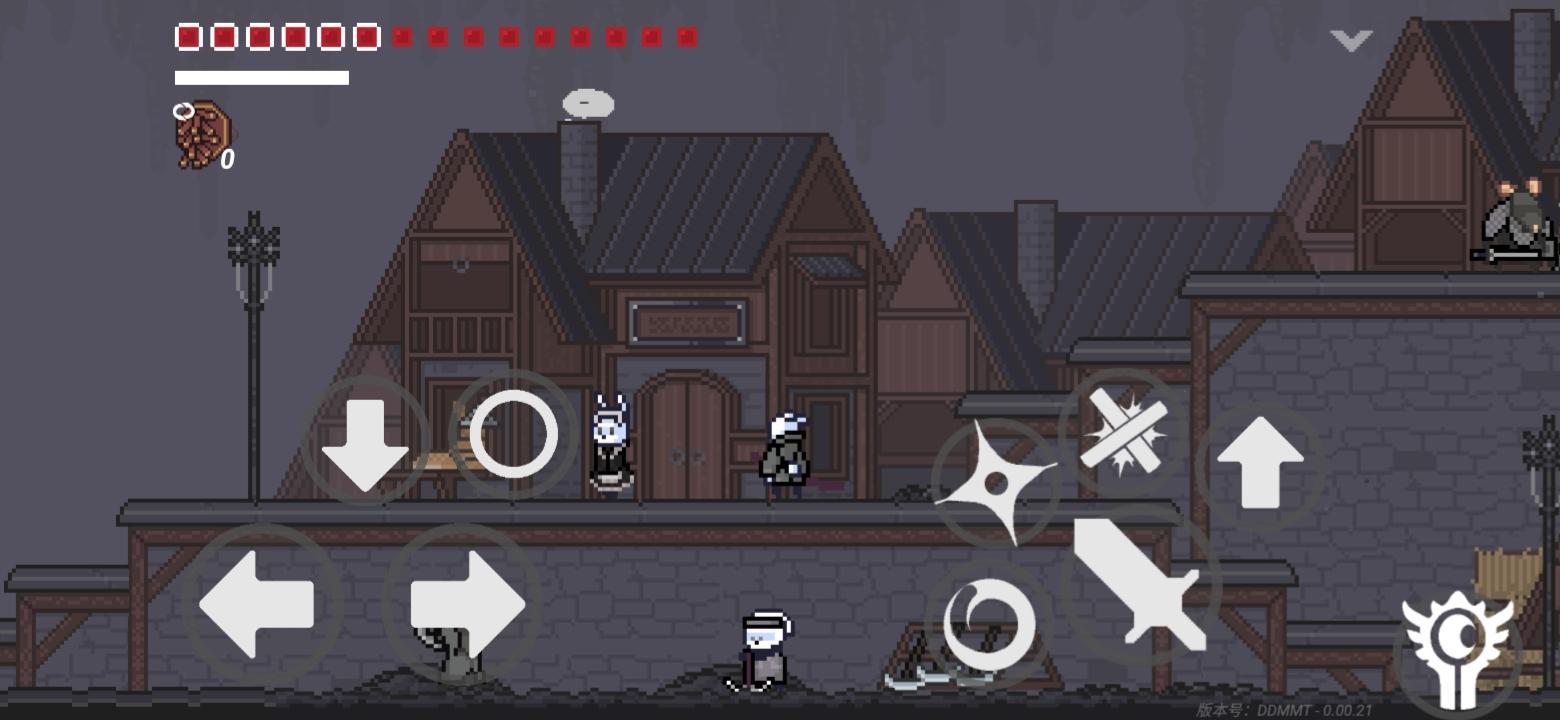Tap the white energy bar under the hearts

pyautogui.click(x=261, y=76)
